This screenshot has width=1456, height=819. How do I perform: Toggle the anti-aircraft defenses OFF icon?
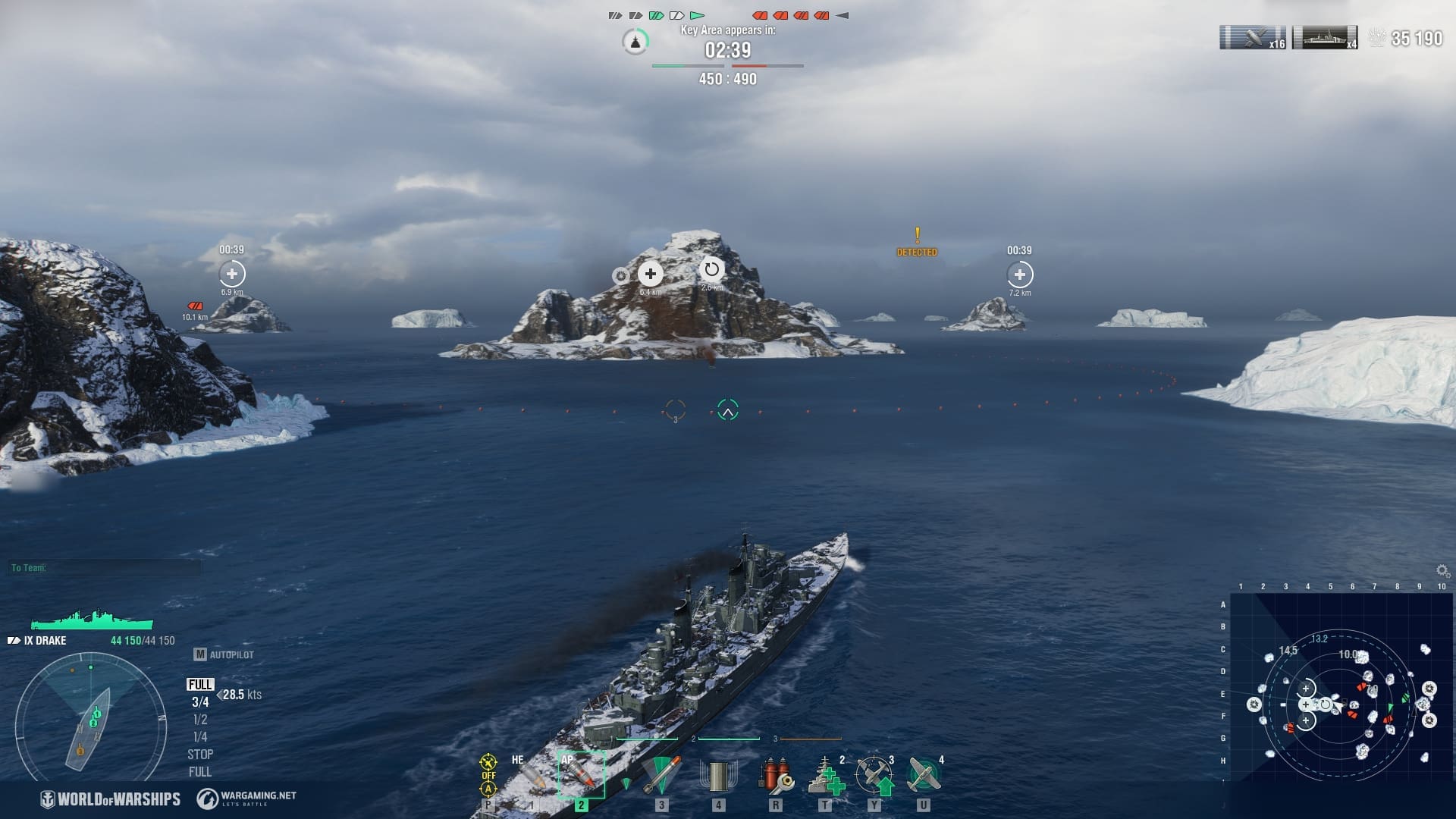coord(488,775)
